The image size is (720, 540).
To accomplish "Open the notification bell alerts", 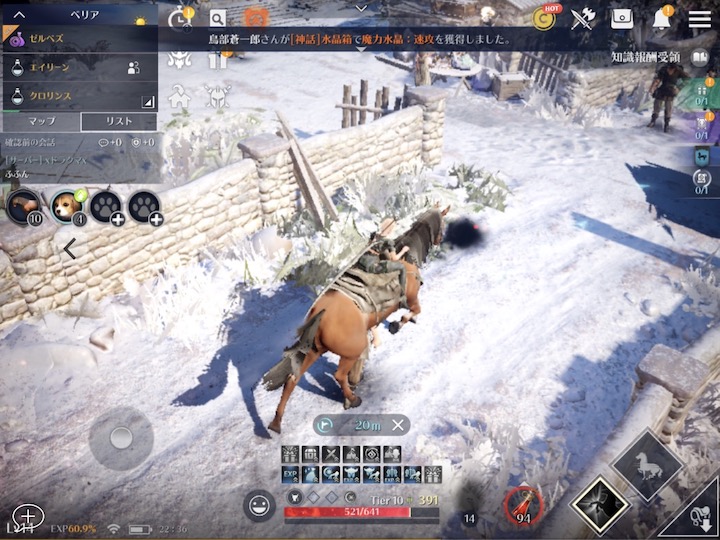I will pyautogui.click(x=662, y=19).
